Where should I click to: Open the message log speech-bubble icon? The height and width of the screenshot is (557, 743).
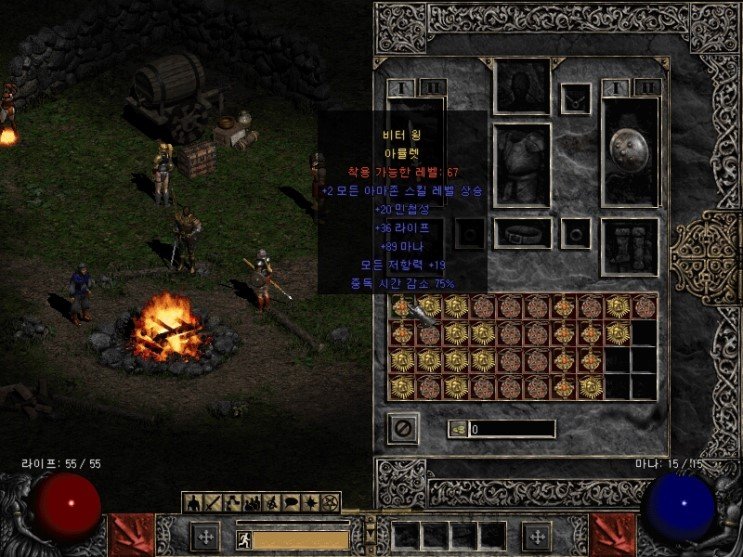(287, 502)
